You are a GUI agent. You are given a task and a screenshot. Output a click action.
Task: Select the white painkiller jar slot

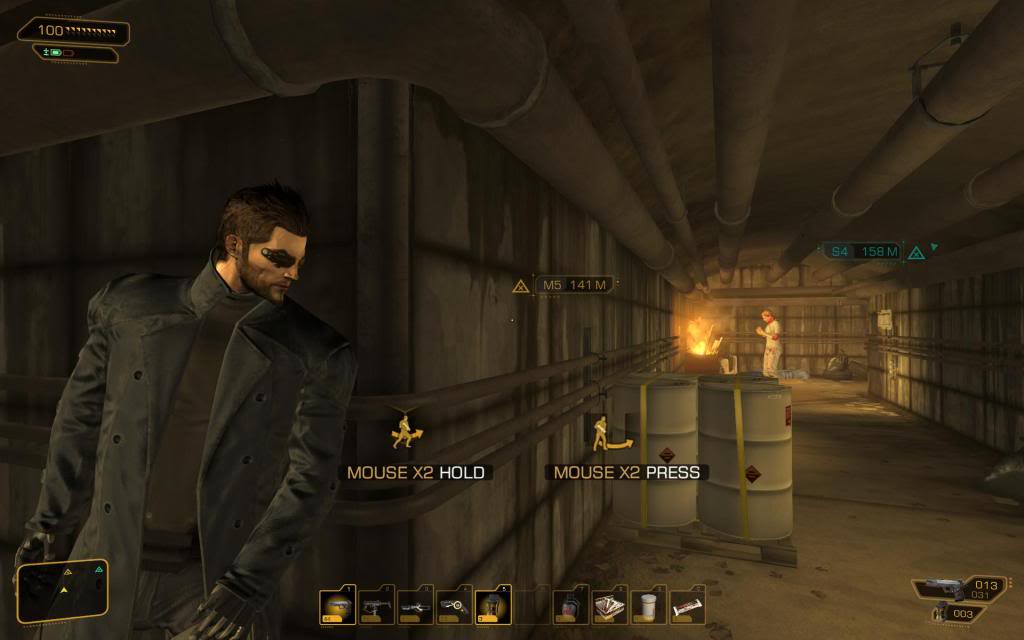tap(649, 606)
